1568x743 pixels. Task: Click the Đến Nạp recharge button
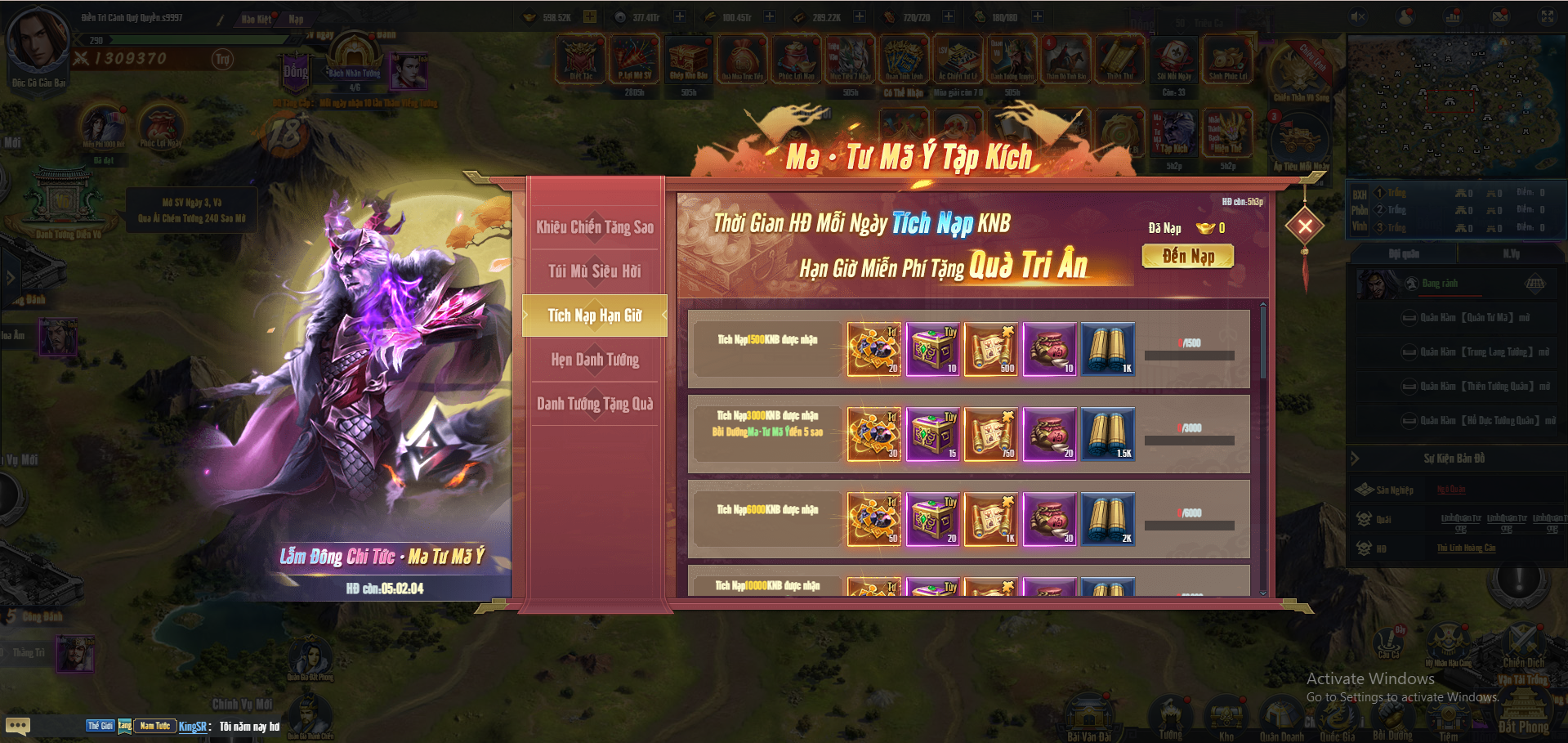[x=1188, y=257]
